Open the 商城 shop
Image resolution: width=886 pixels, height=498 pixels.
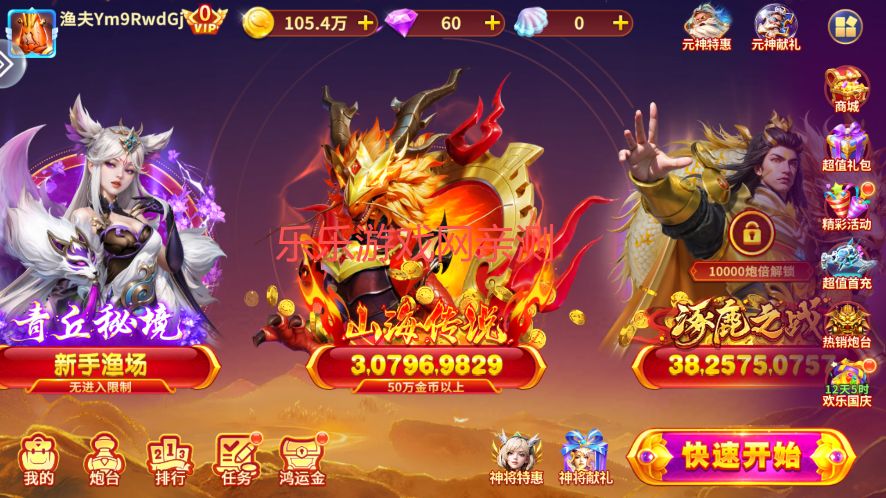846,89
